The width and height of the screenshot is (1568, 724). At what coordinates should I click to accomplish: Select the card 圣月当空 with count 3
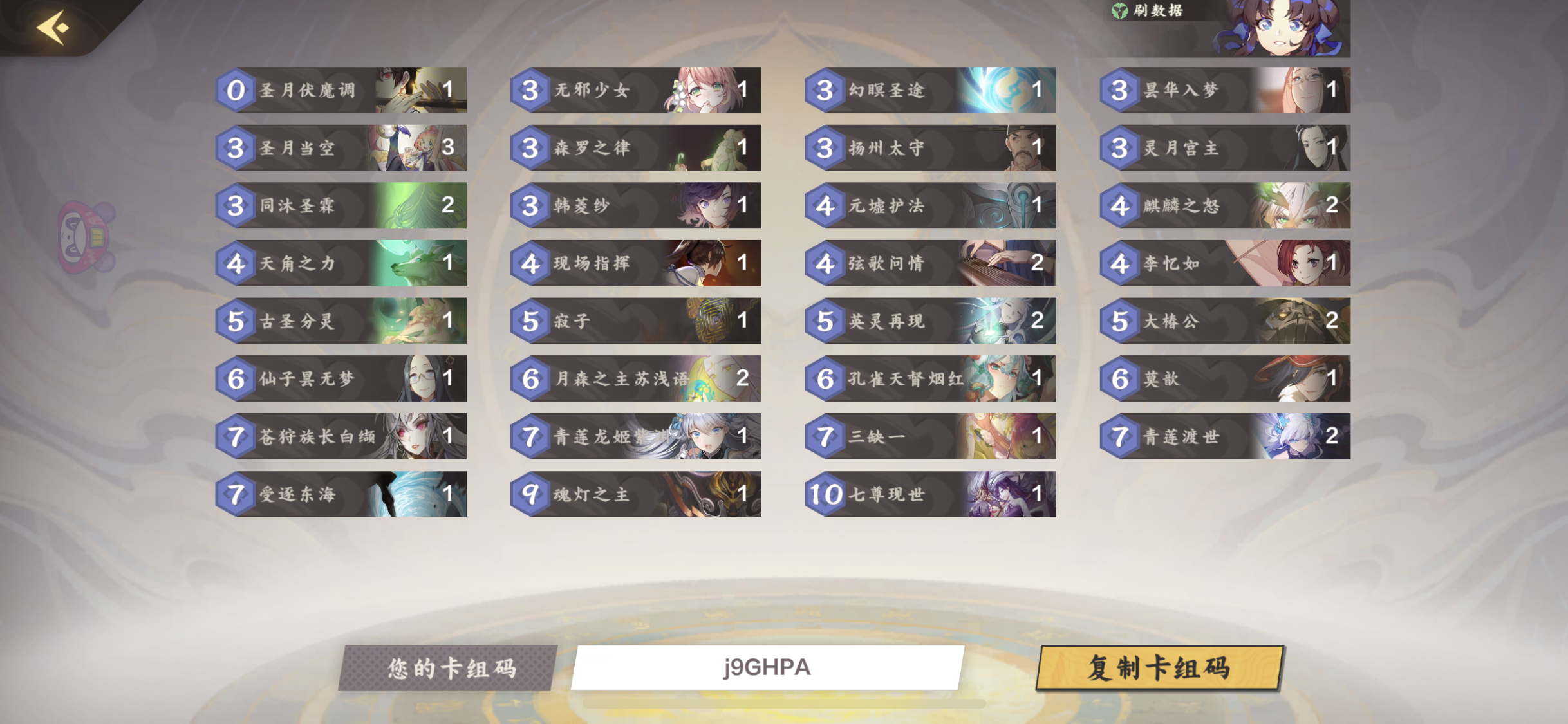[341, 148]
